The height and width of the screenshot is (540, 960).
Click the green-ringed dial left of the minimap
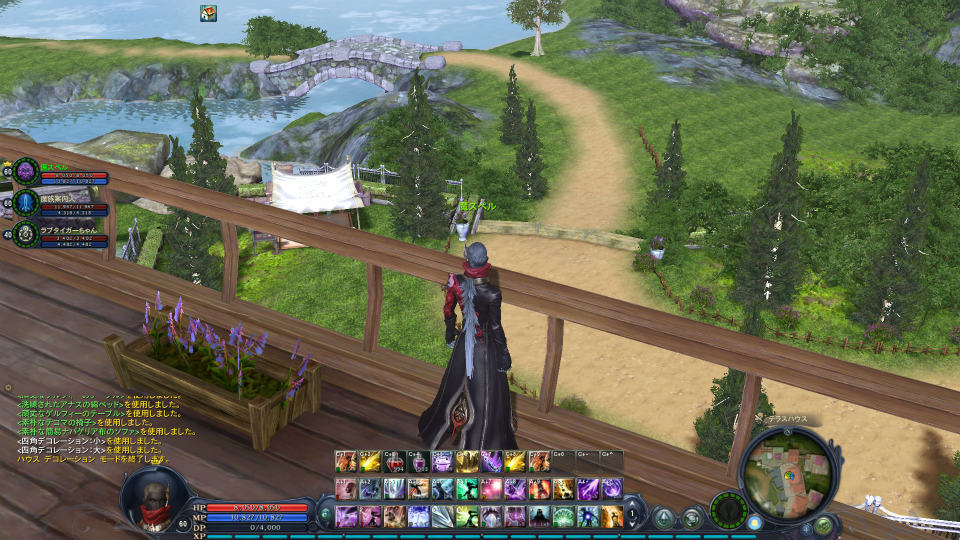(x=727, y=509)
